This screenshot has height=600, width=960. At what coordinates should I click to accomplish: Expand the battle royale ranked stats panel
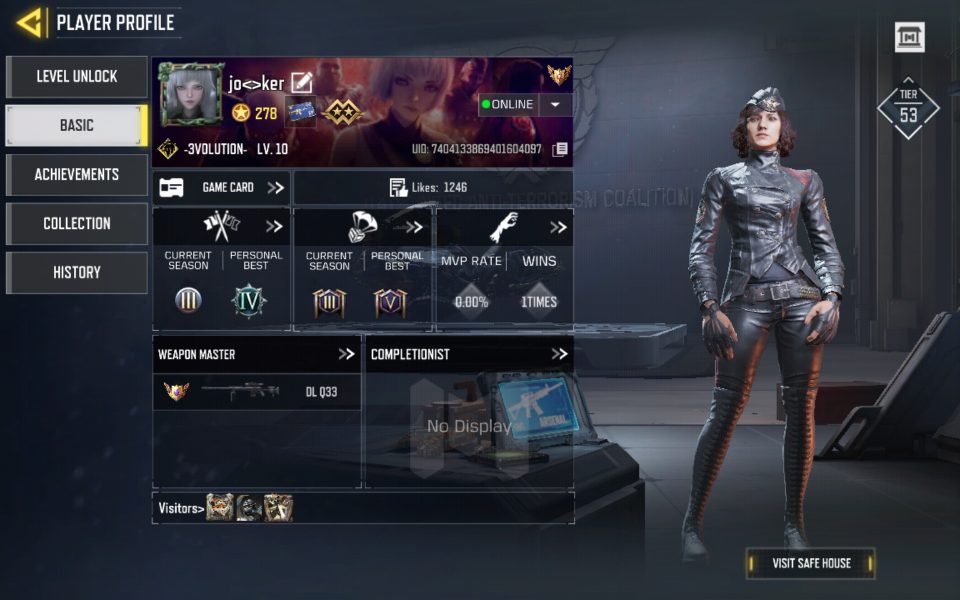click(414, 227)
